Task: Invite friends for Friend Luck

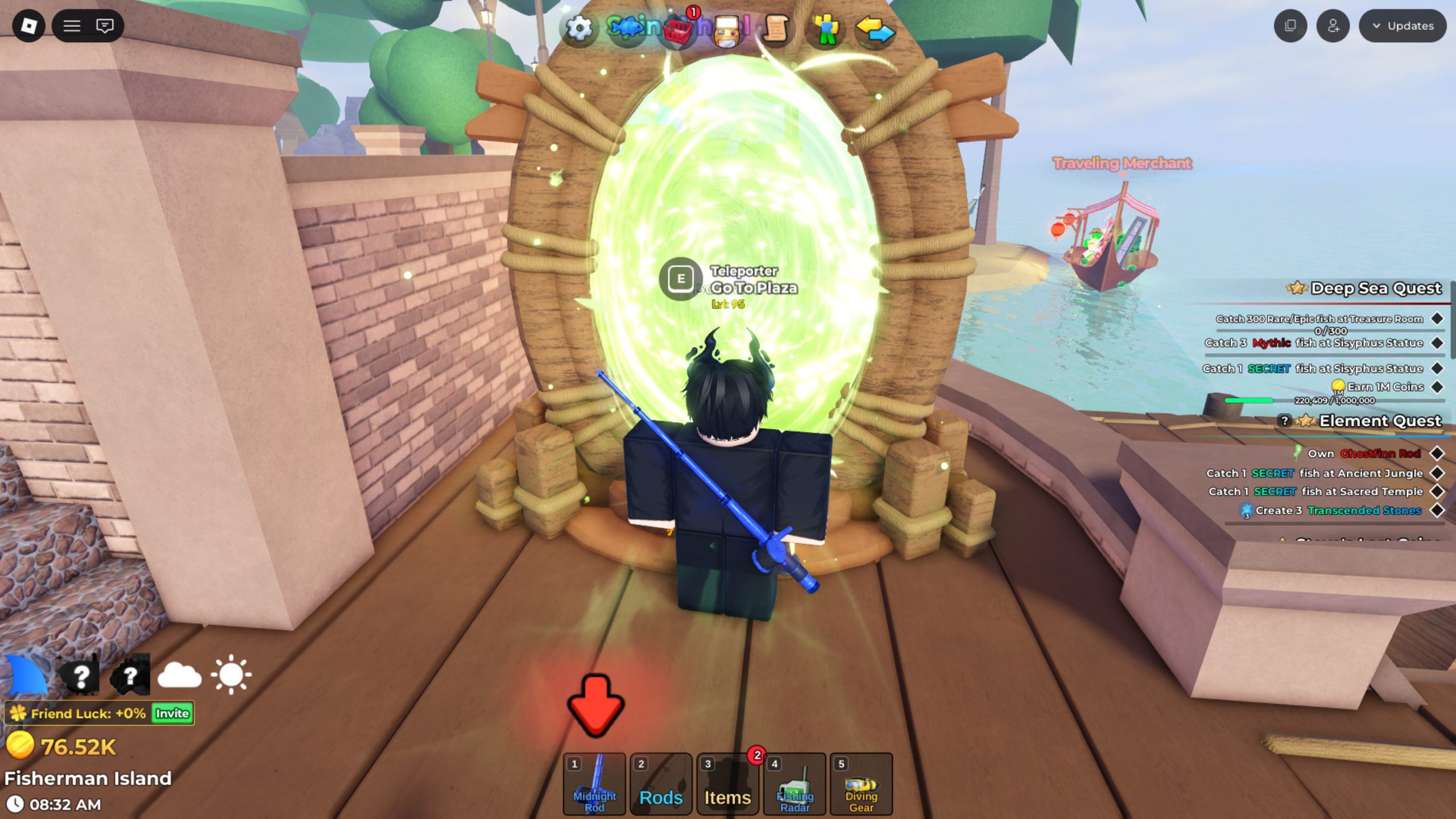Action: [172, 713]
